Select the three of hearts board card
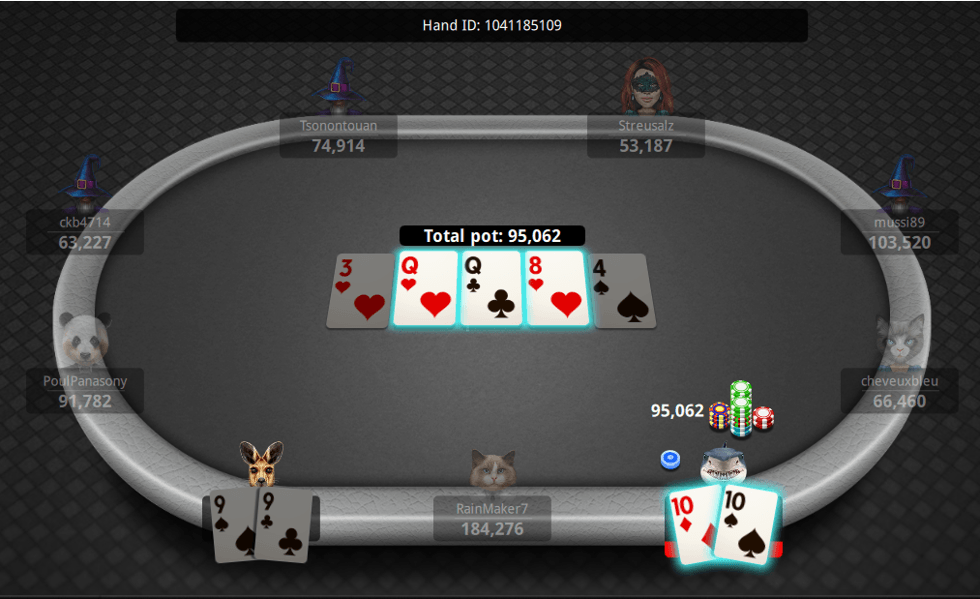The width and height of the screenshot is (980, 599). pos(357,291)
